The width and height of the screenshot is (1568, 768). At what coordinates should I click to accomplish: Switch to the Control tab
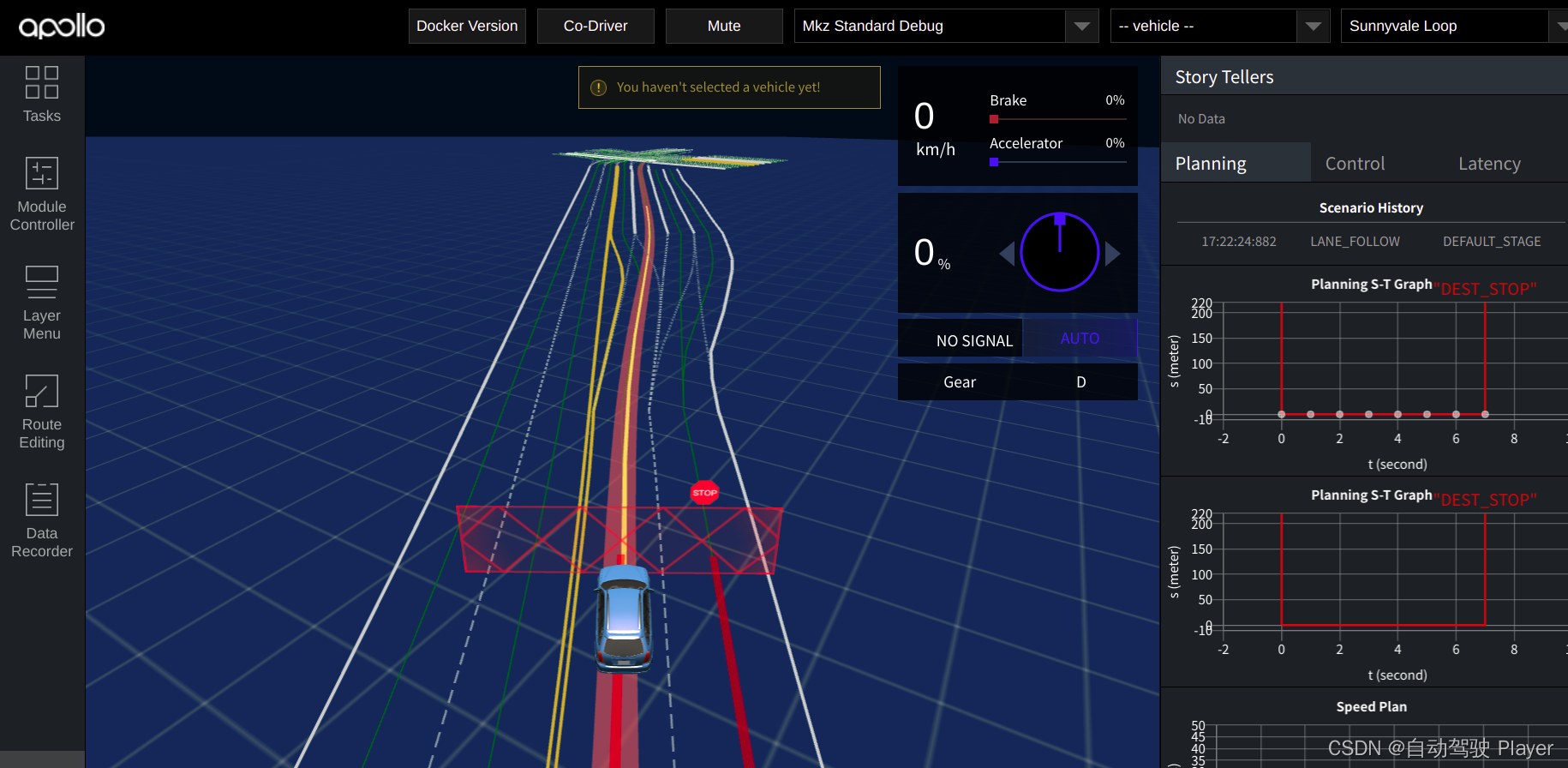point(1354,163)
